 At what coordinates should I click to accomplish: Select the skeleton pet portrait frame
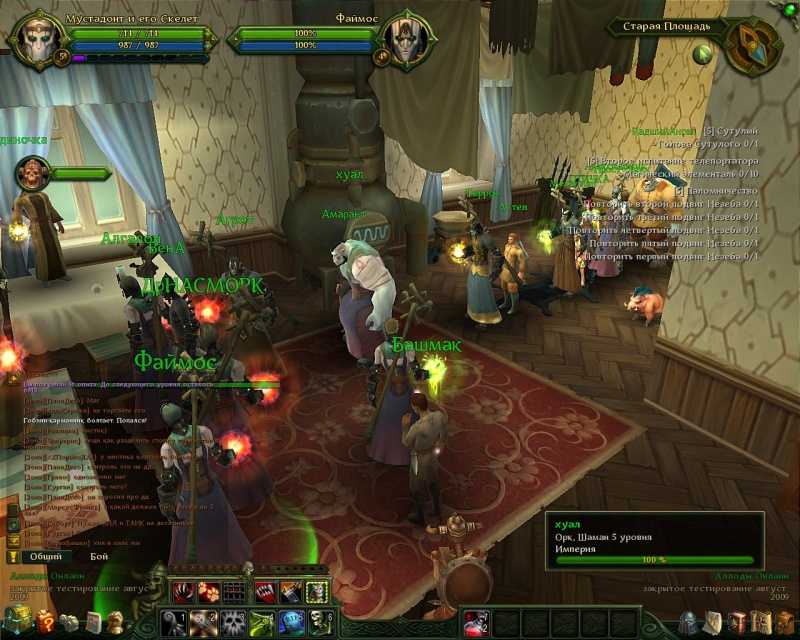tap(33, 176)
